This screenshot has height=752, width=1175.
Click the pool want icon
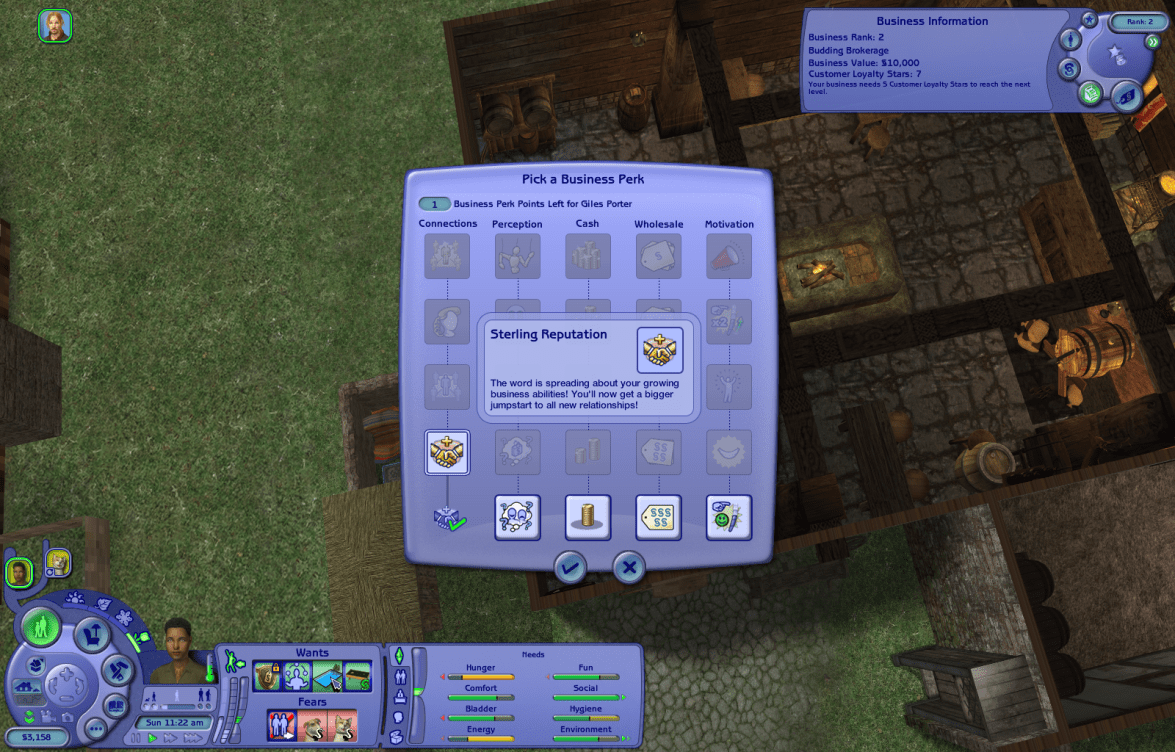click(327, 677)
